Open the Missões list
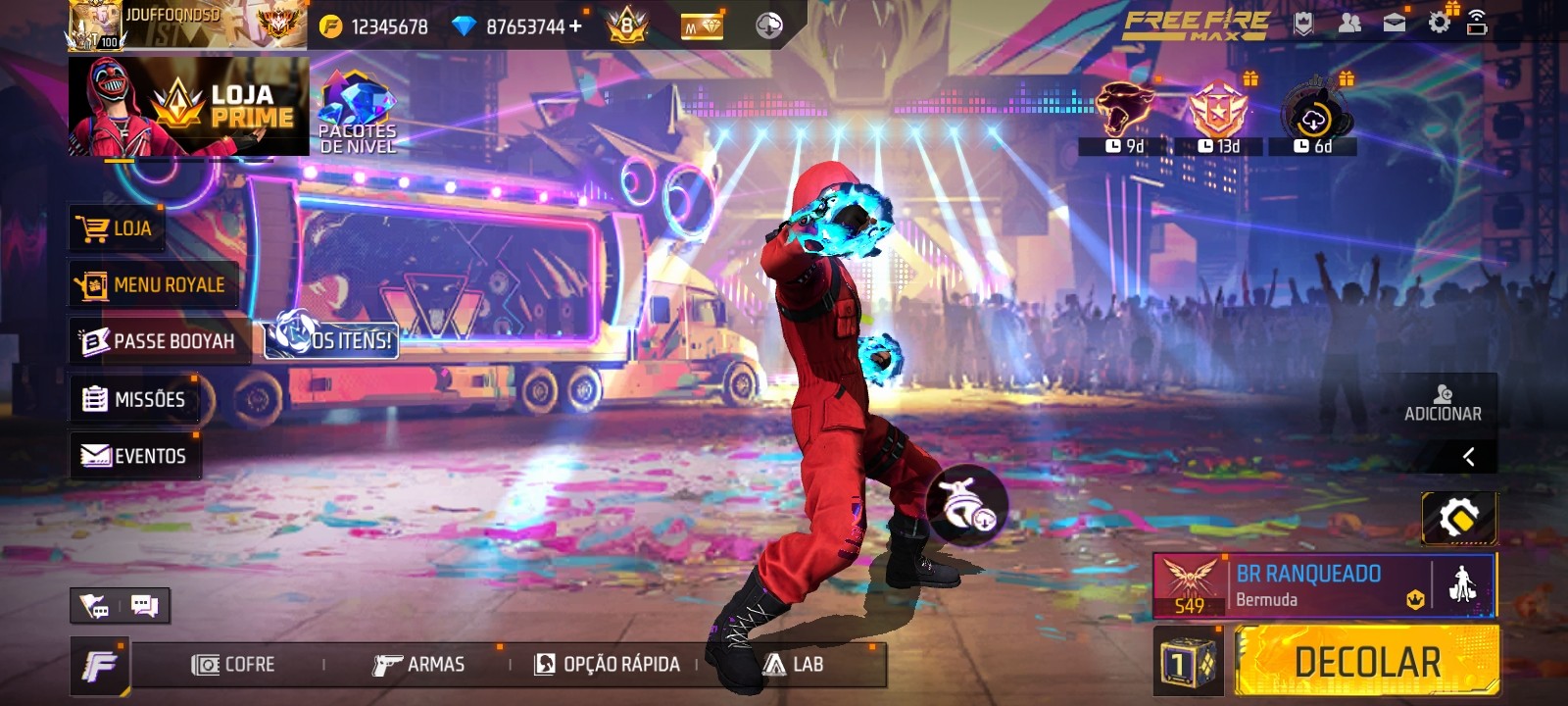The image size is (1568, 706). [134, 399]
